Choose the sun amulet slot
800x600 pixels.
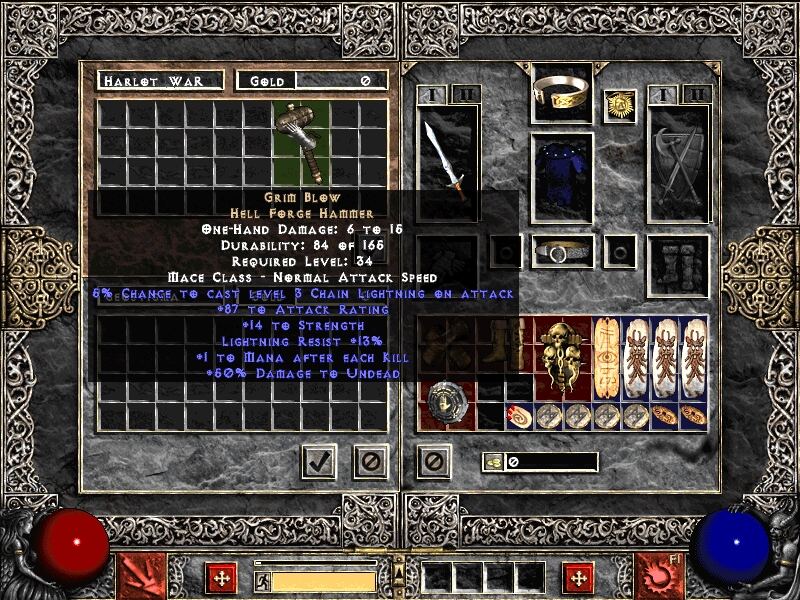tap(620, 107)
